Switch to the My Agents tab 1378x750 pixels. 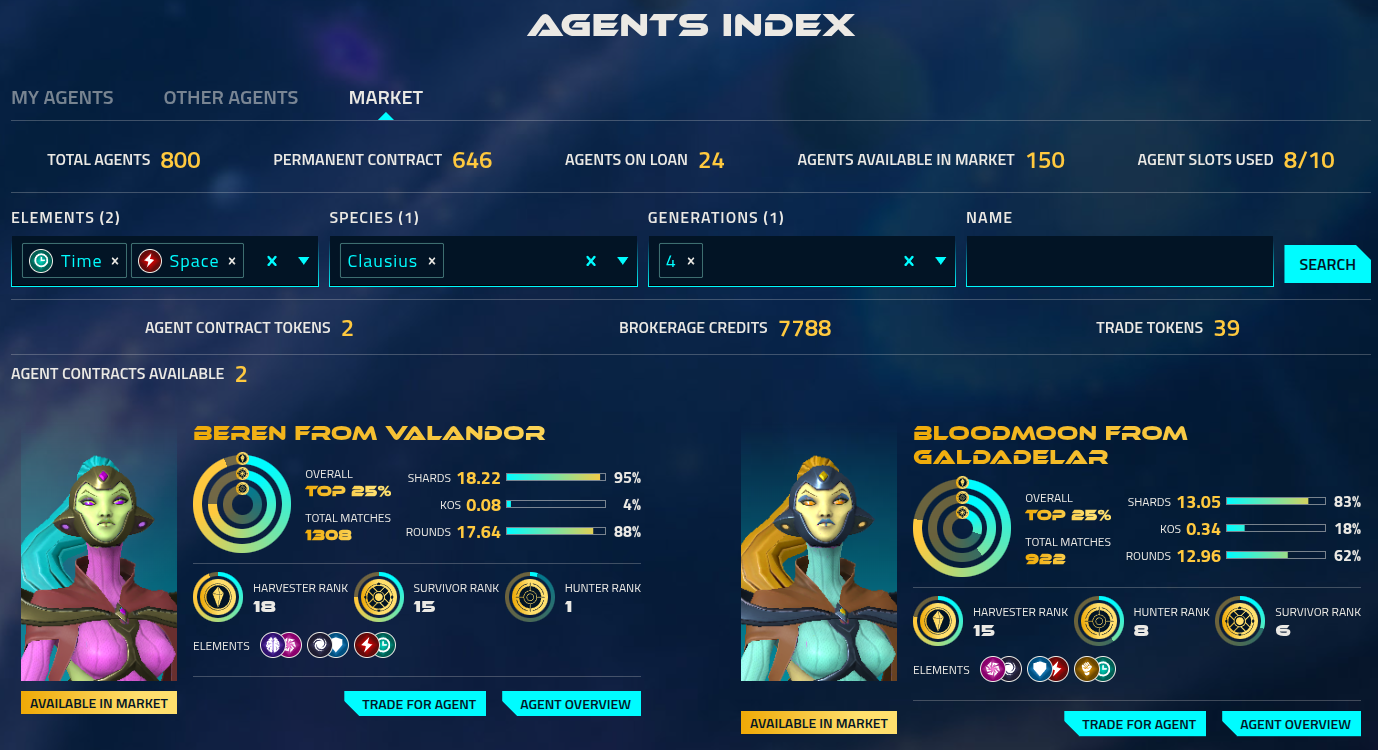(x=62, y=97)
